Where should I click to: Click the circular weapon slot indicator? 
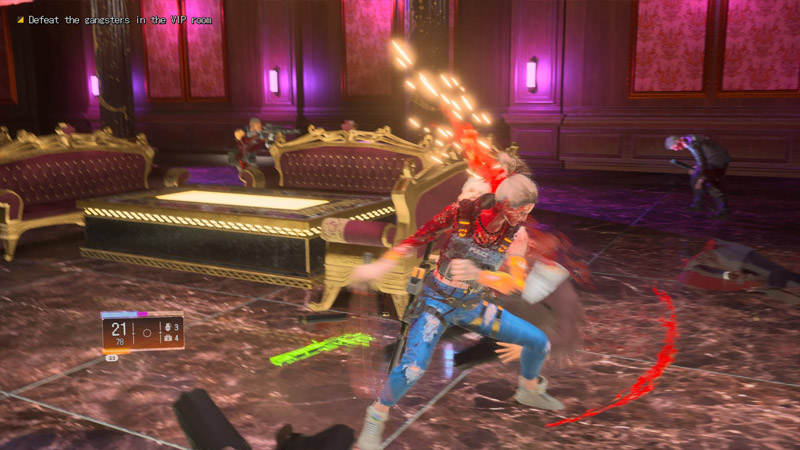tap(146, 332)
